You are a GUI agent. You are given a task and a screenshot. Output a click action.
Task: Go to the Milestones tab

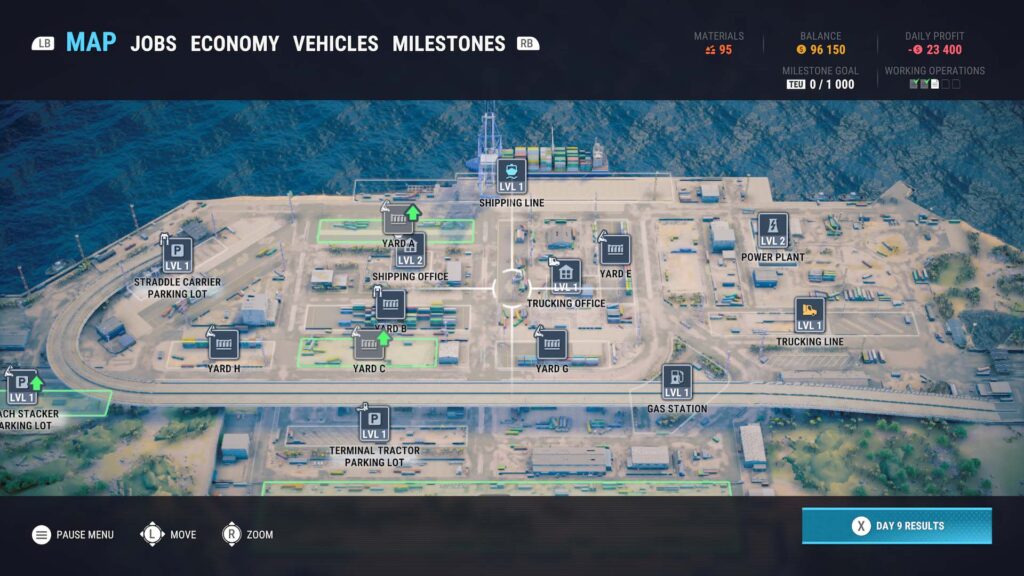[x=448, y=44]
